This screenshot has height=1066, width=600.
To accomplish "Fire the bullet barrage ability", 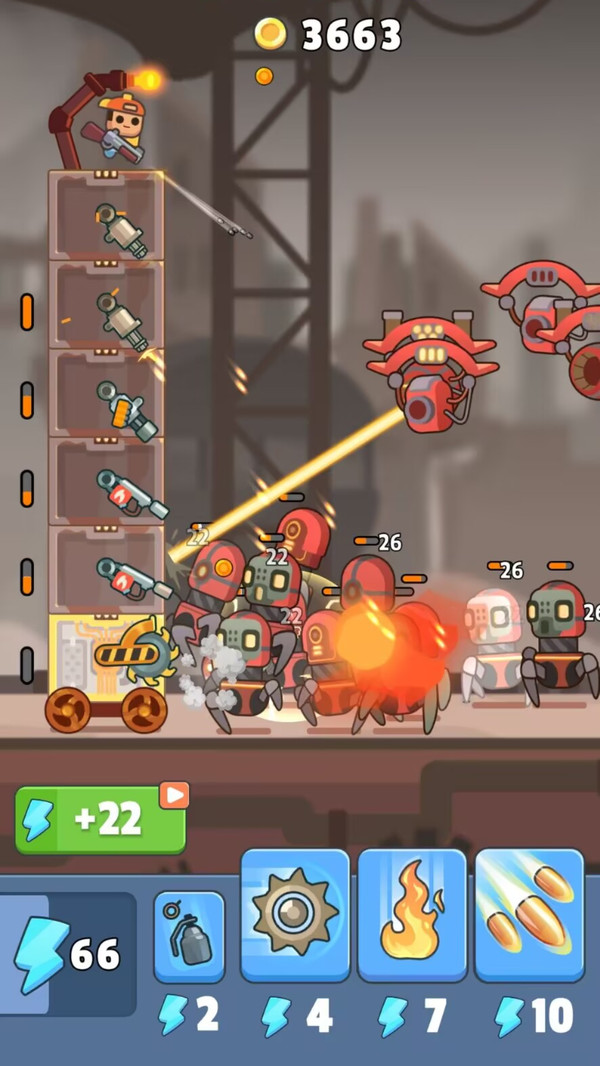I will pyautogui.click(x=529, y=916).
